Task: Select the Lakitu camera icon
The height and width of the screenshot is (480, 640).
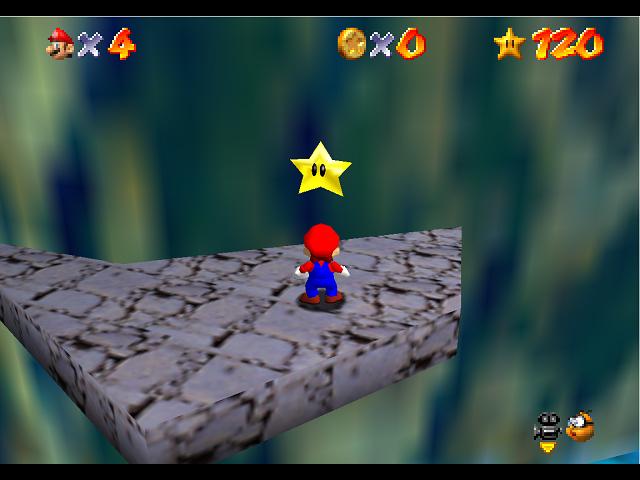Action: pyautogui.click(x=579, y=426)
